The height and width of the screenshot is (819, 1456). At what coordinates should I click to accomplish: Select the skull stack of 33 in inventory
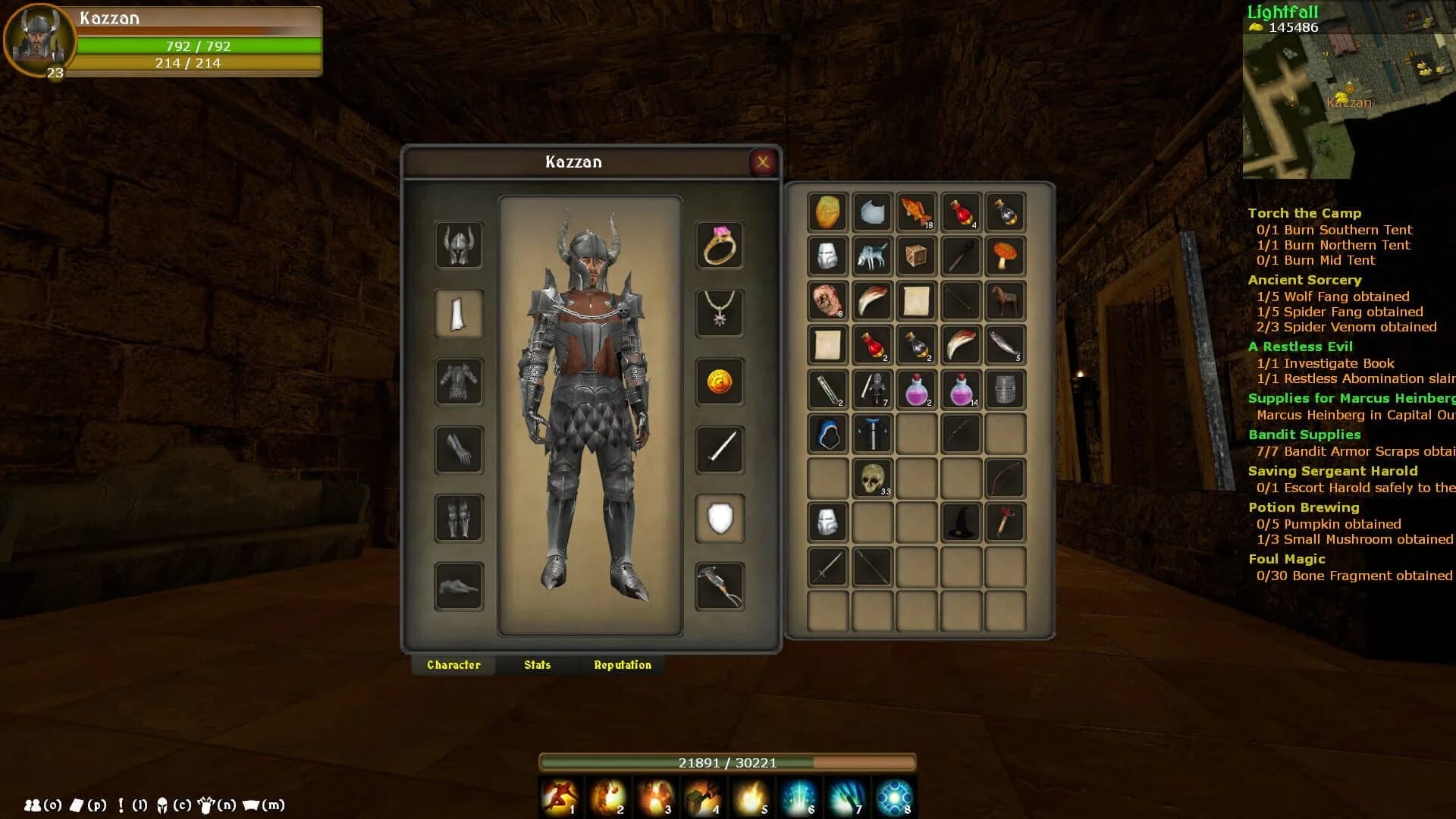pos(872,478)
